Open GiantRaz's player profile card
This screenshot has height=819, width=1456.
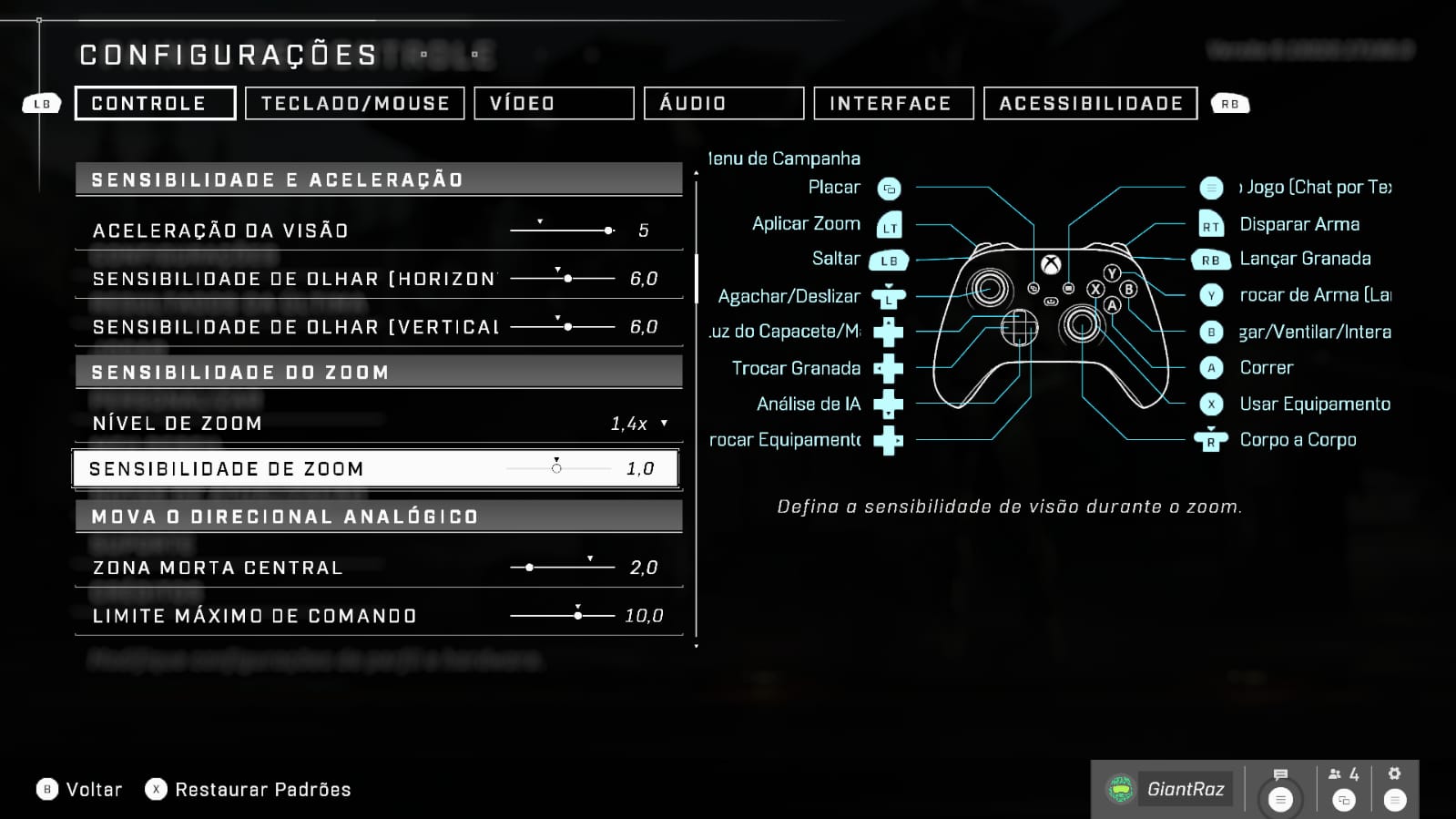[1169, 789]
